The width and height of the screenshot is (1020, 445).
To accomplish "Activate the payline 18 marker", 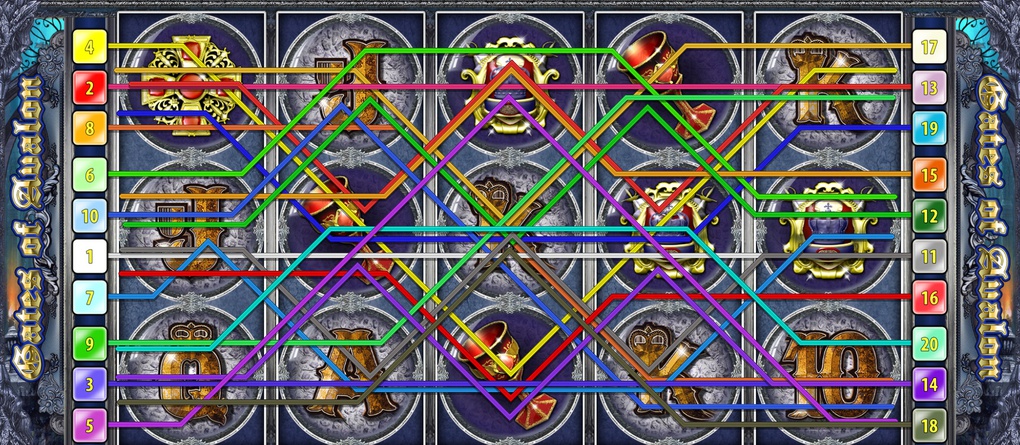I will (x=929, y=426).
